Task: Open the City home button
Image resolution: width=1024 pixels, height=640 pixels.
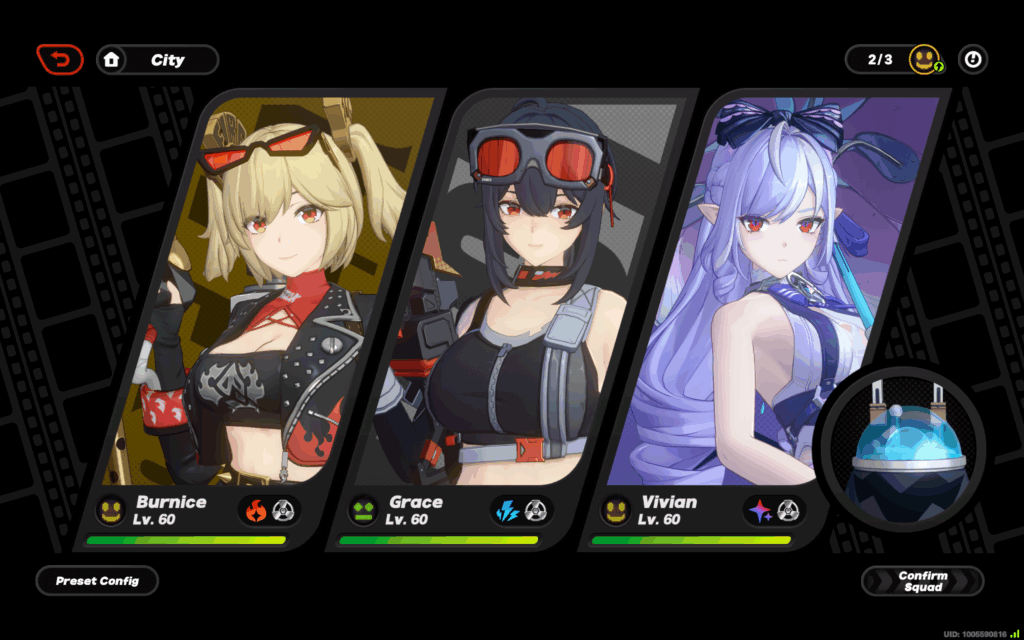Action: pyautogui.click(x=157, y=60)
